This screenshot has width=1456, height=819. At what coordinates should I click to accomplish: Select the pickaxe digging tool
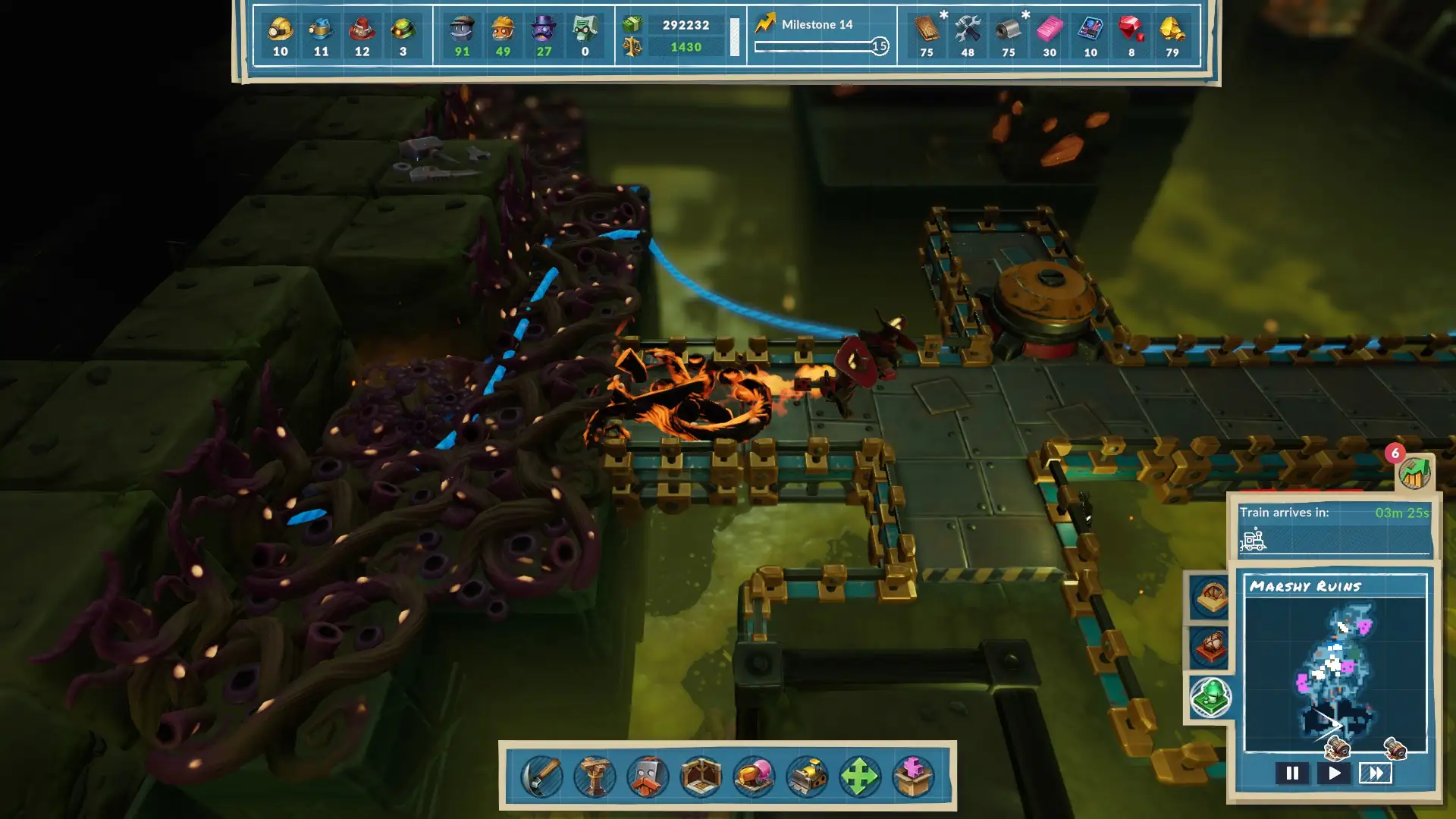543,777
